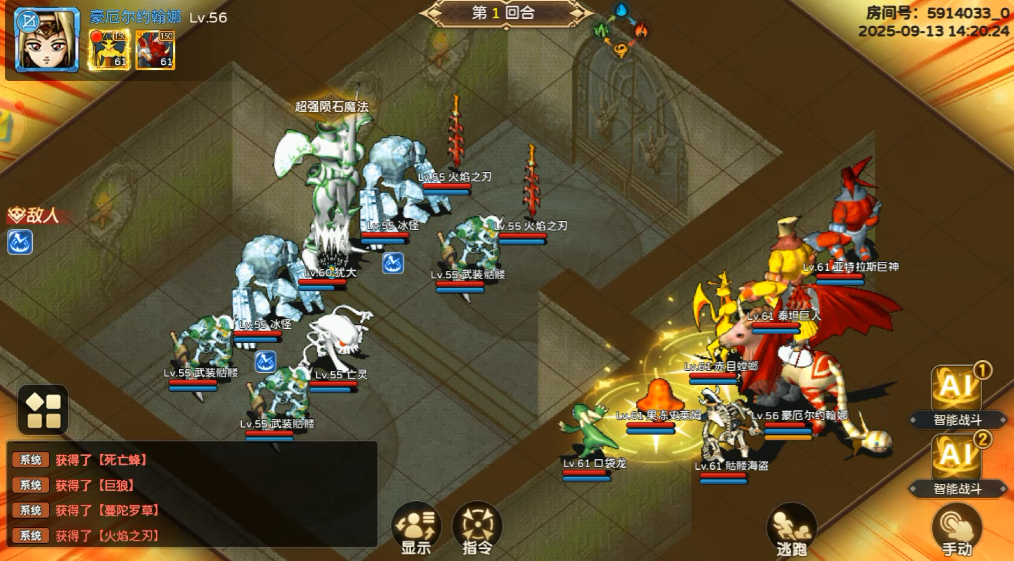Open the system chat log panel

point(192,497)
